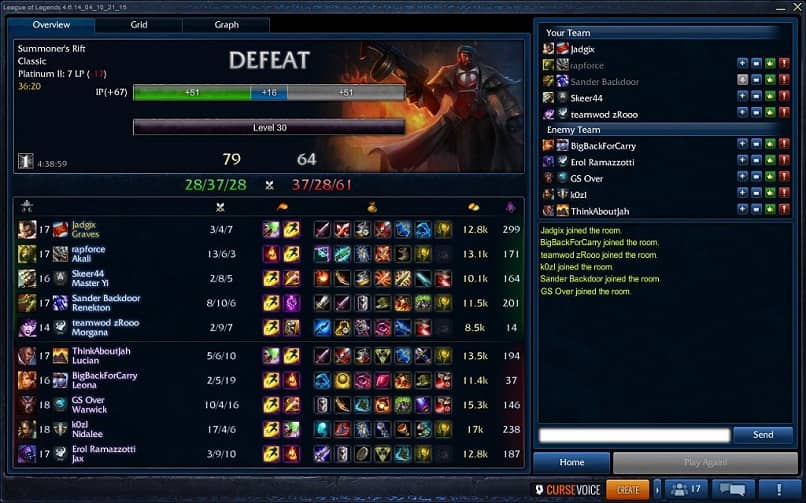
Task: Select Jadgix Graves scoreboard row
Action: click(270, 229)
